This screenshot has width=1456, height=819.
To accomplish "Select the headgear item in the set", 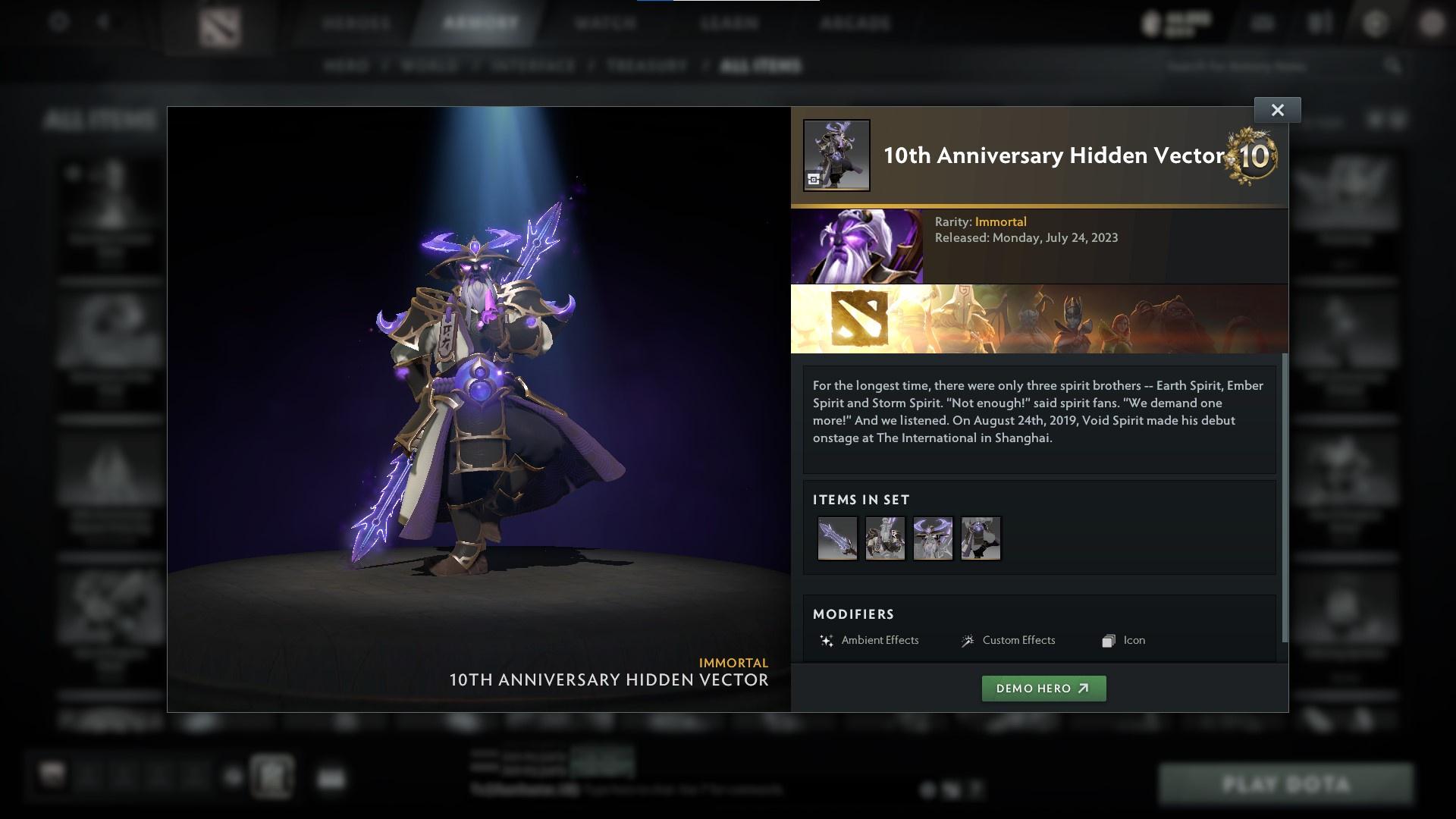I will pos(933,538).
